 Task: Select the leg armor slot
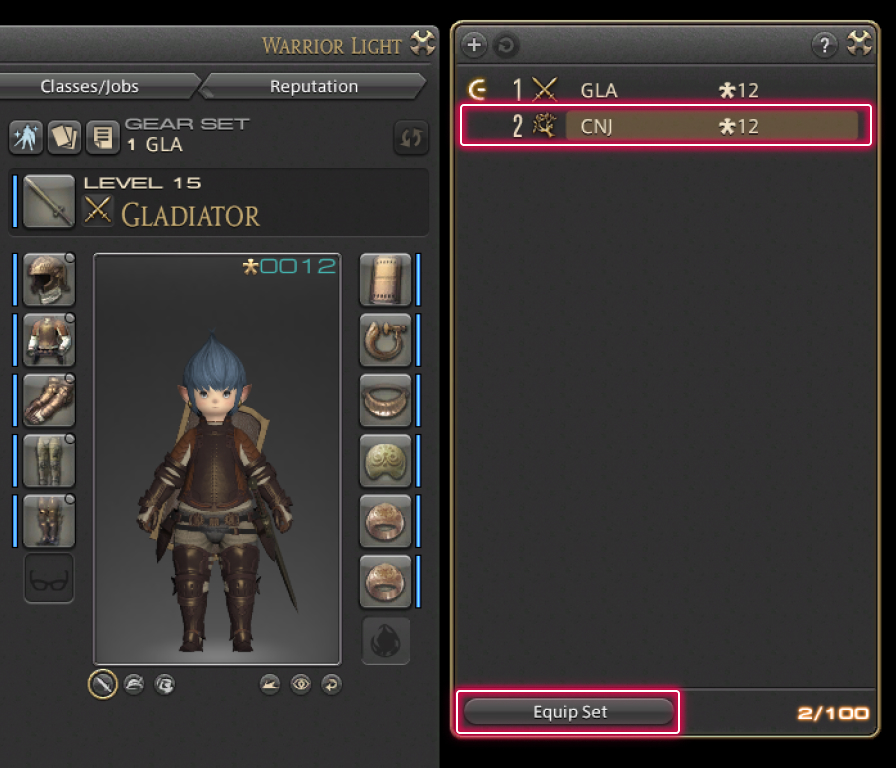coord(49,460)
